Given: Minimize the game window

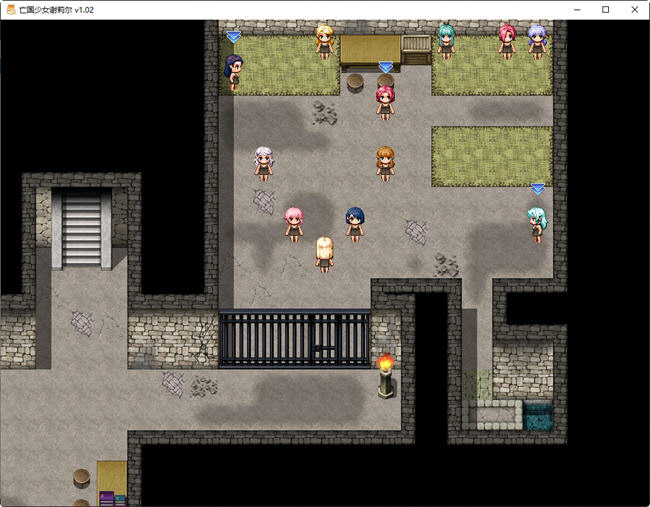Looking at the screenshot, I should click(x=577, y=9).
